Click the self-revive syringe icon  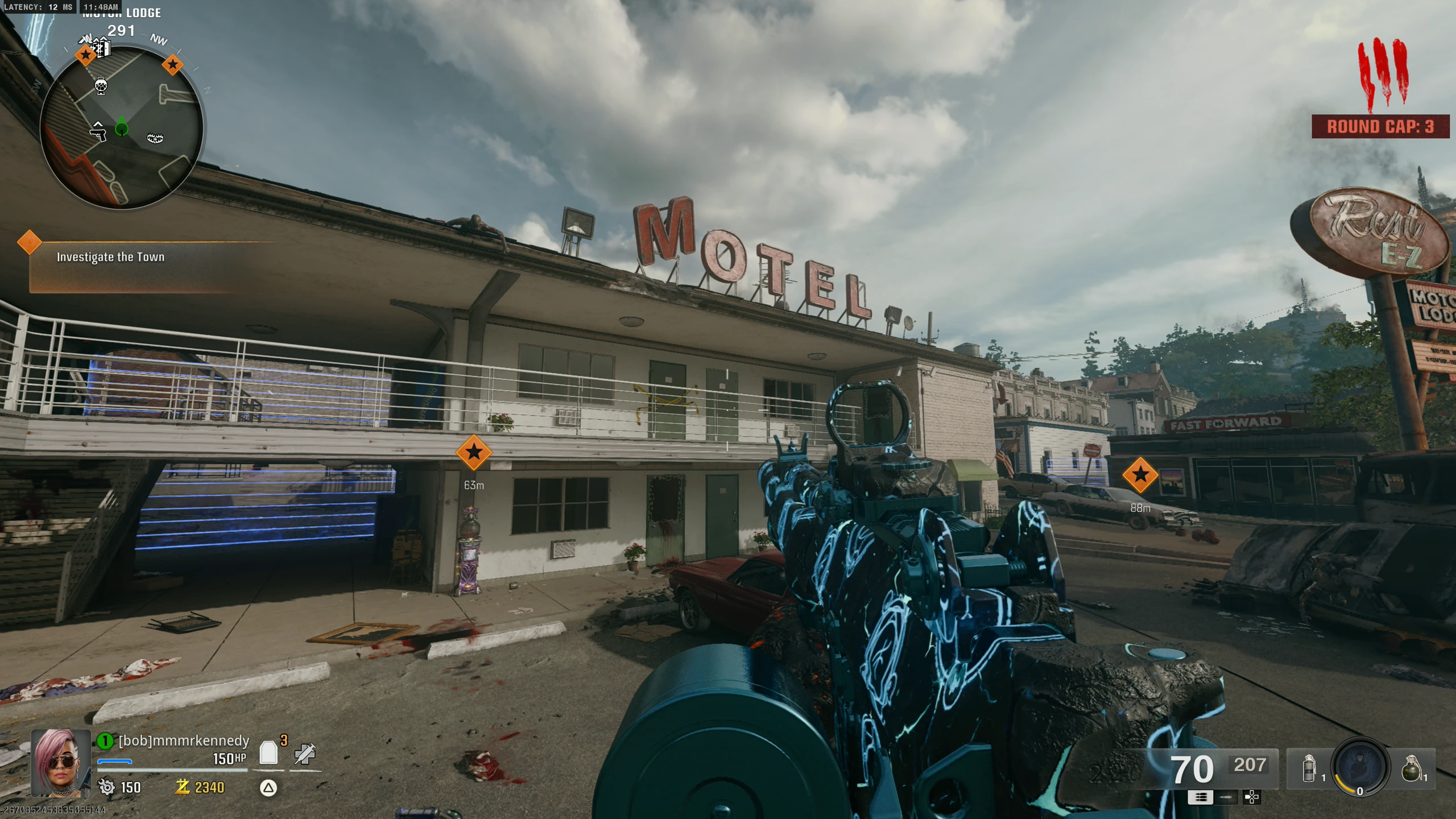pos(305,754)
